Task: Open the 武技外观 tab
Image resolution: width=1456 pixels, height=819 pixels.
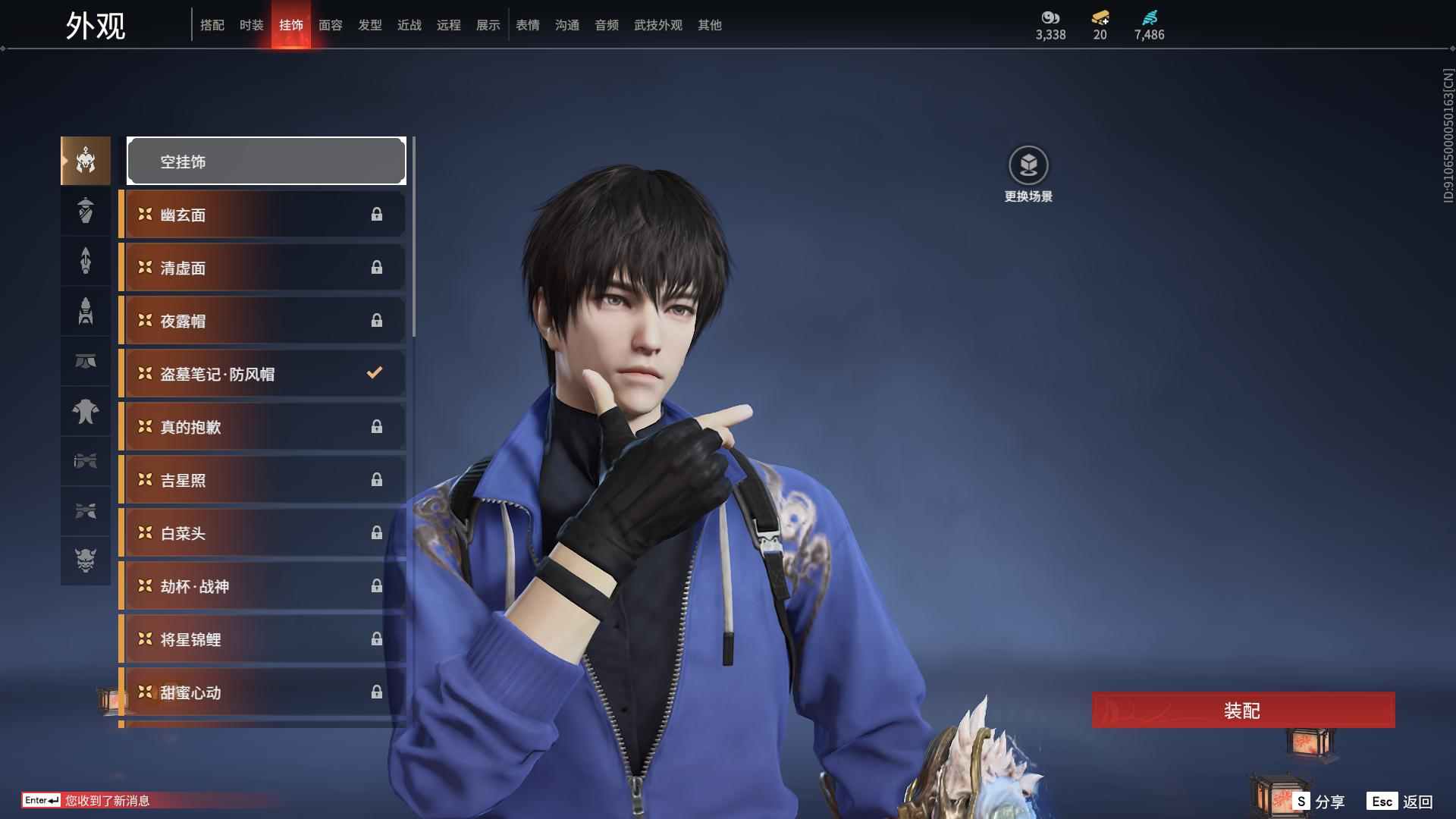Action: (657, 25)
